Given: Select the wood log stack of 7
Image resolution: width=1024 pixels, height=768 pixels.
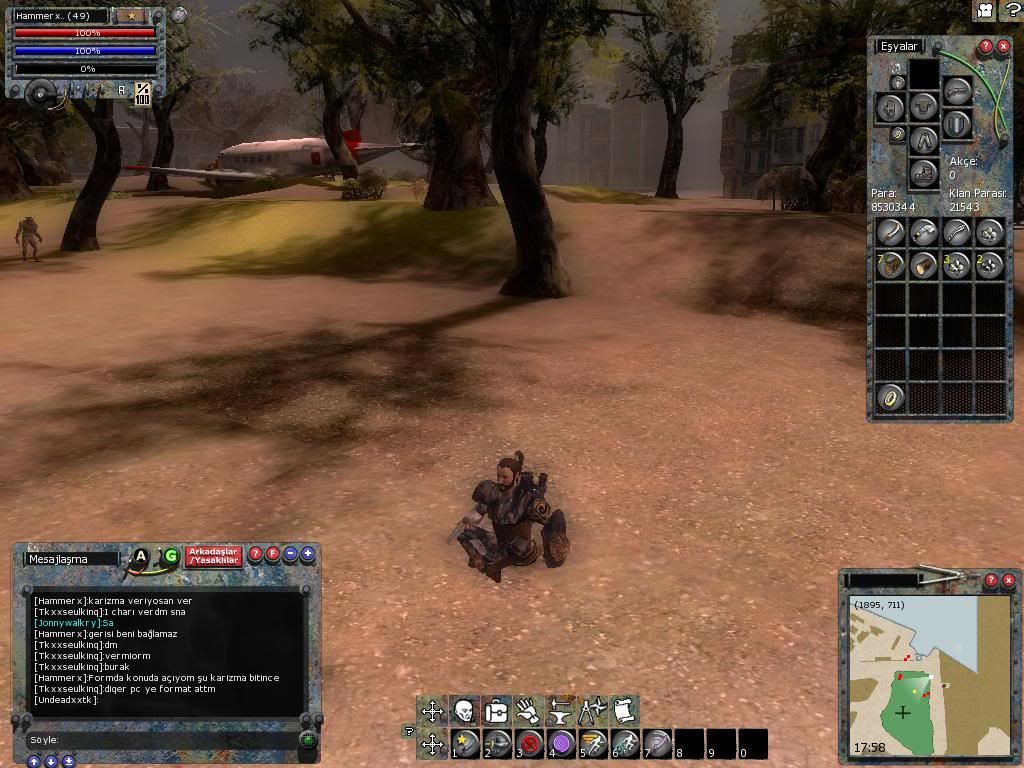Looking at the screenshot, I should [x=890, y=265].
